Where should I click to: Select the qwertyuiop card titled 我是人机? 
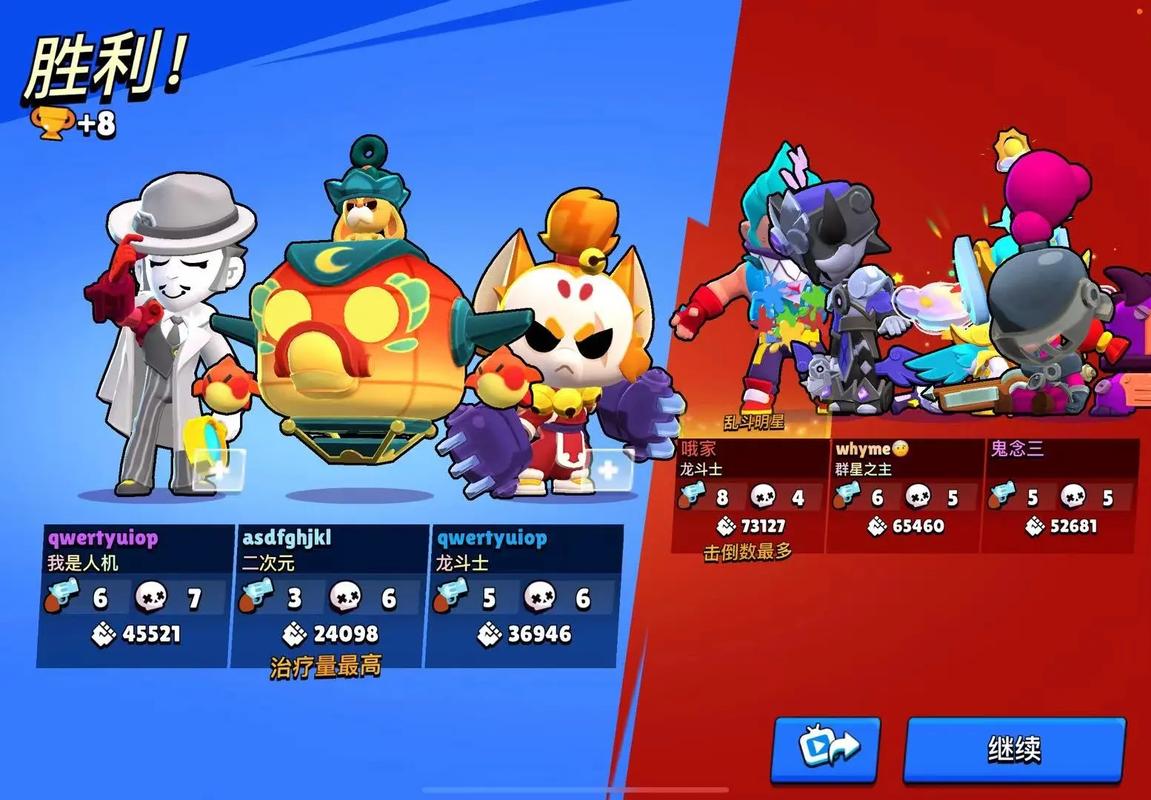pos(135,595)
